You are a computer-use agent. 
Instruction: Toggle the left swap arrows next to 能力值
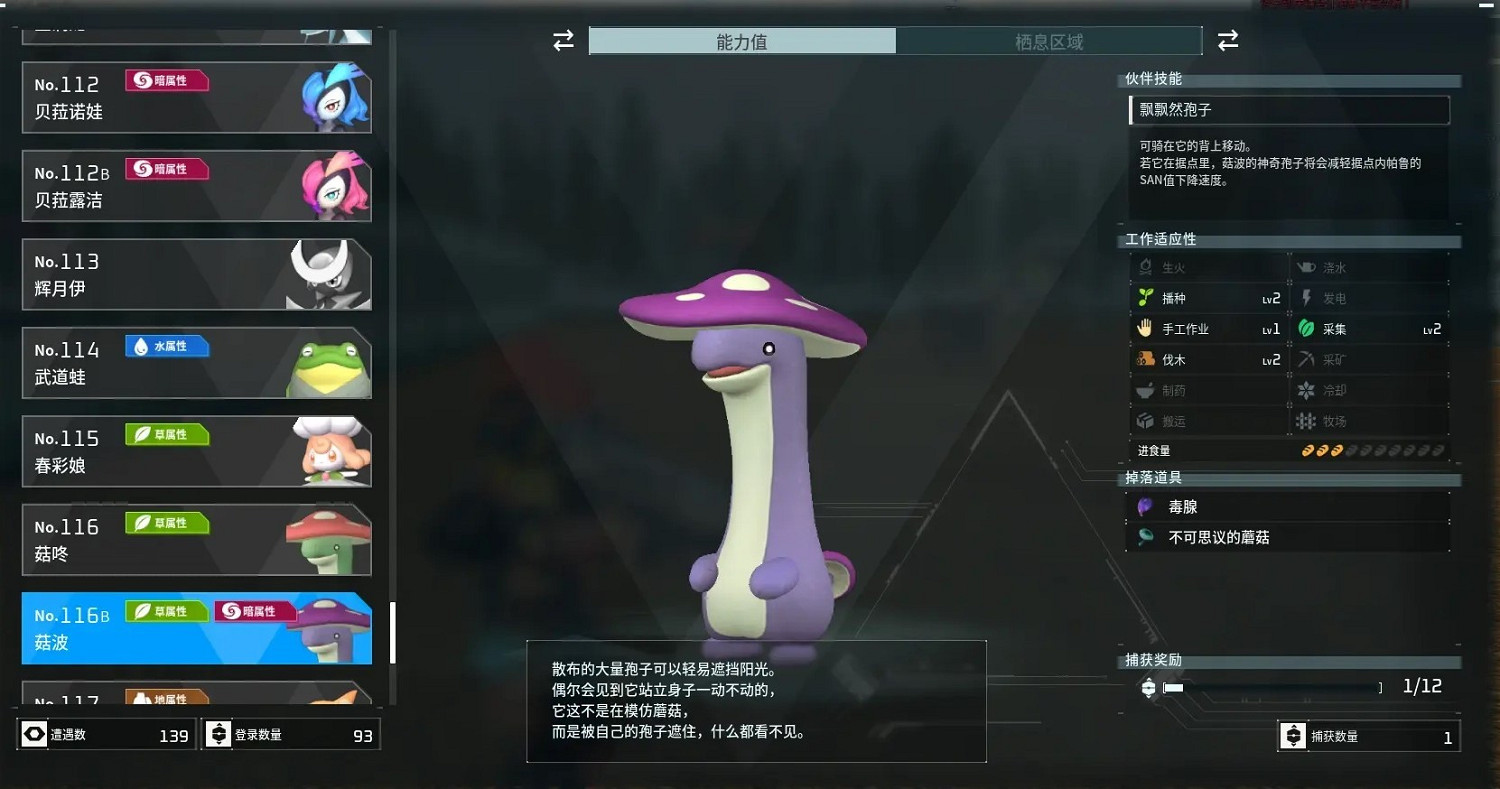tap(562, 40)
